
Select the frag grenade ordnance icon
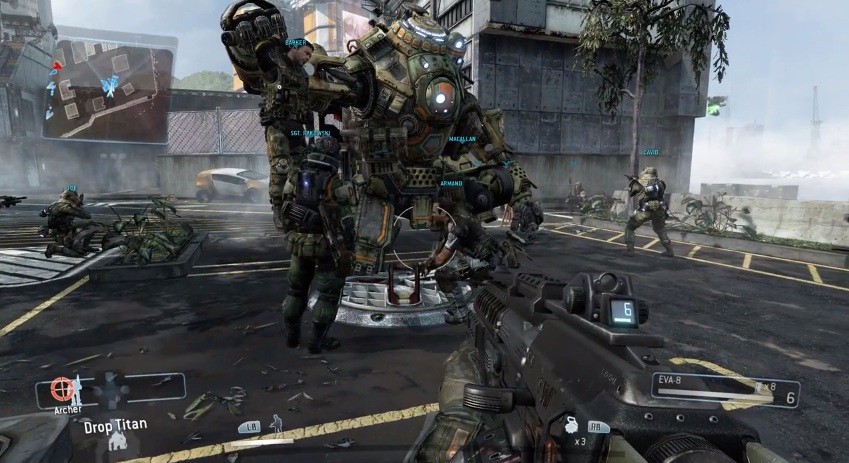pos(572,423)
